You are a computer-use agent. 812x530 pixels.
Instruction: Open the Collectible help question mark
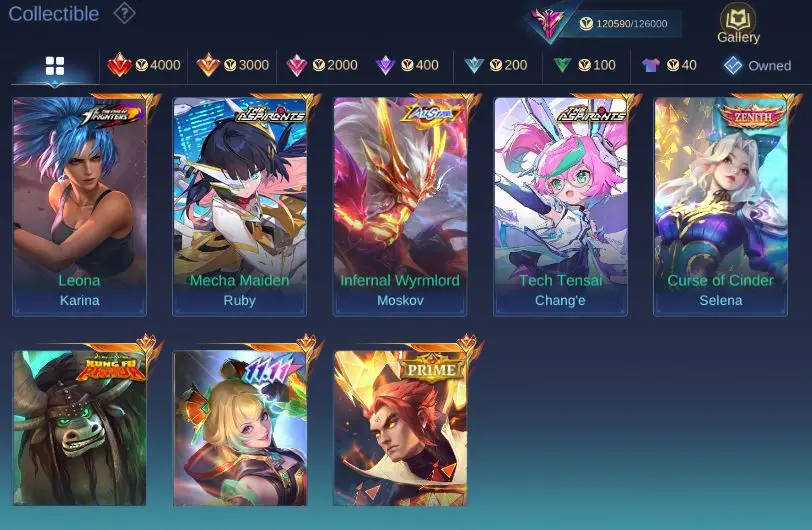[x=124, y=13]
